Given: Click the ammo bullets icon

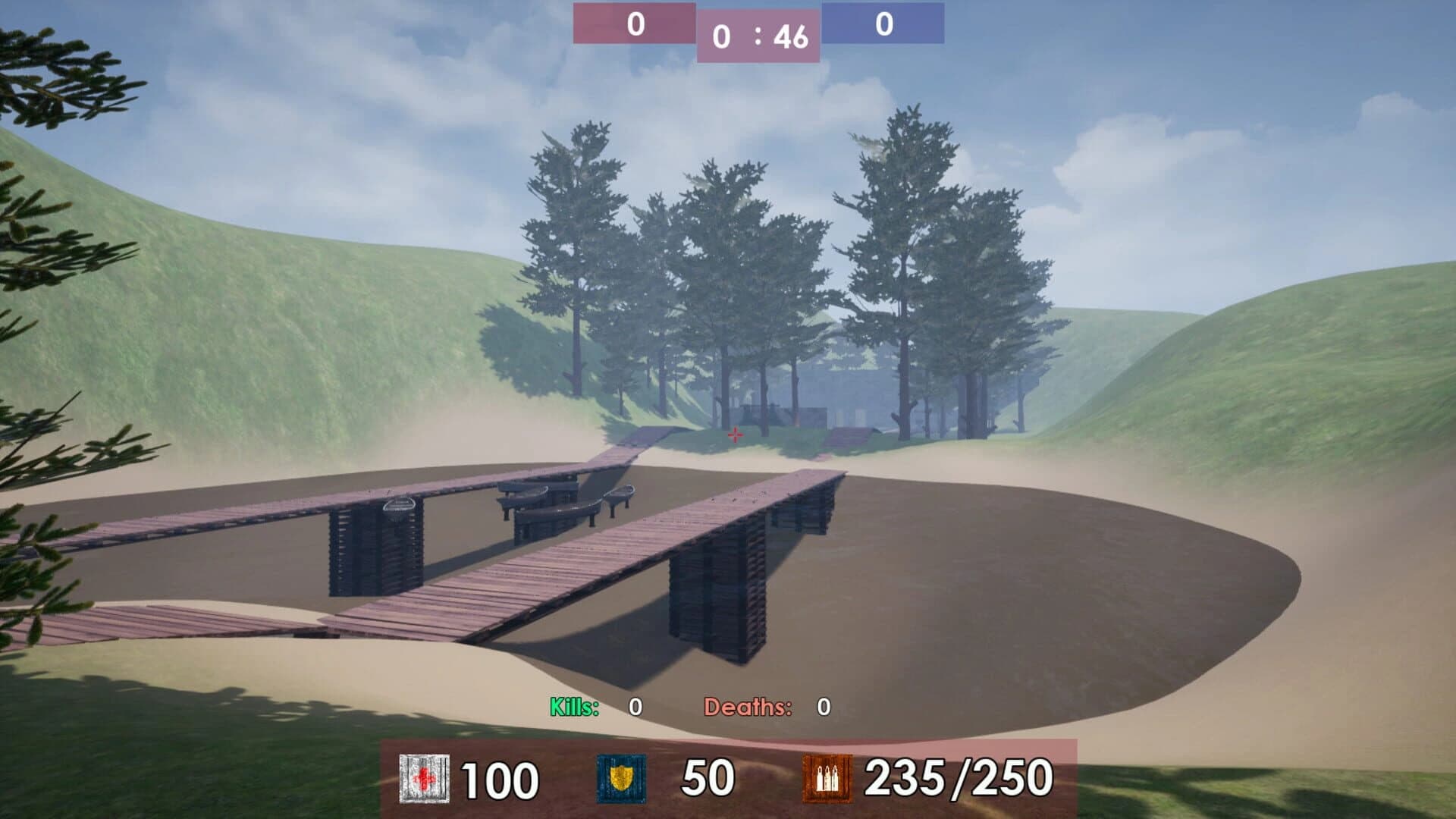Looking at the screenshot, I should 828,777.
